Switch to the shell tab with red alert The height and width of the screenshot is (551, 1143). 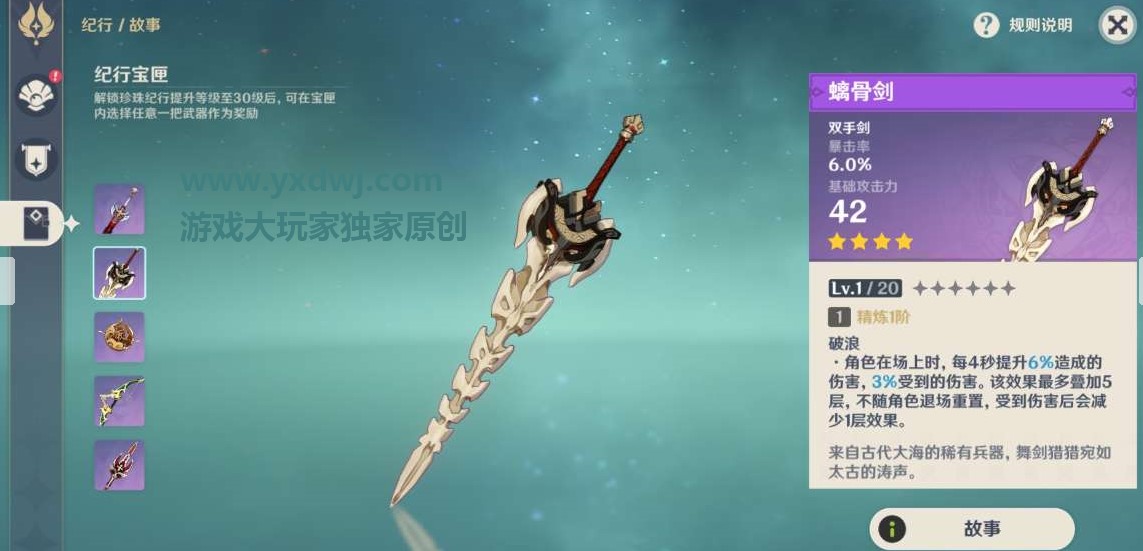(x=37, y=95)
